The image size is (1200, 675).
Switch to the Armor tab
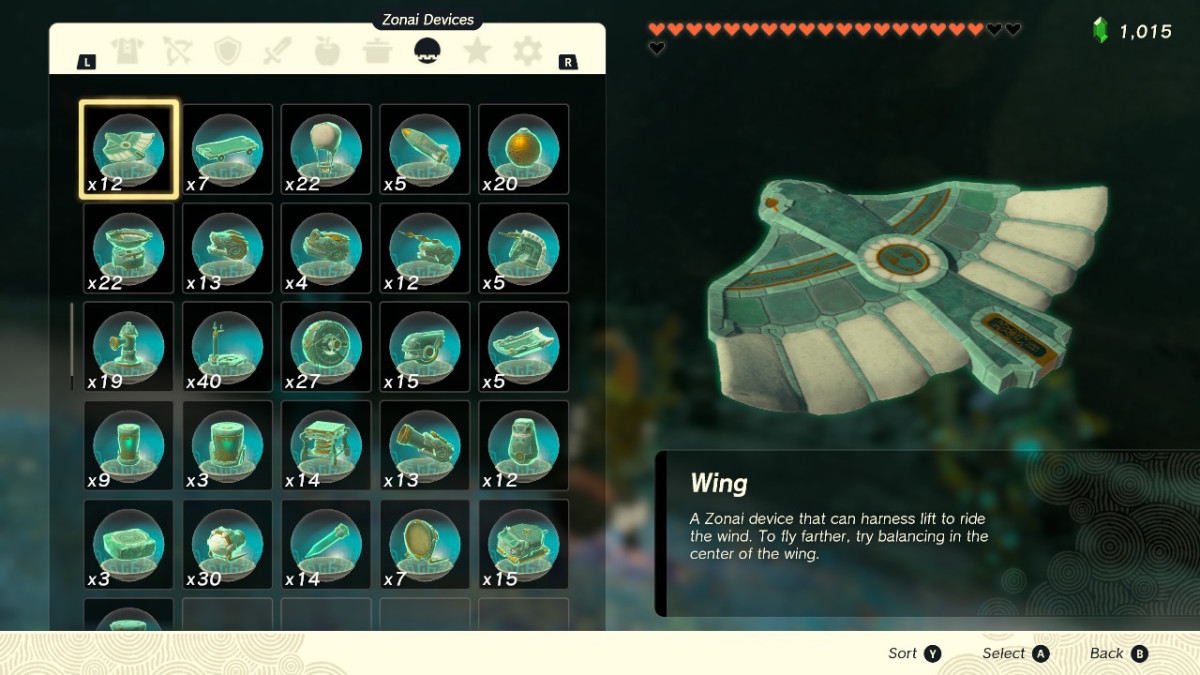pos(128,51)
